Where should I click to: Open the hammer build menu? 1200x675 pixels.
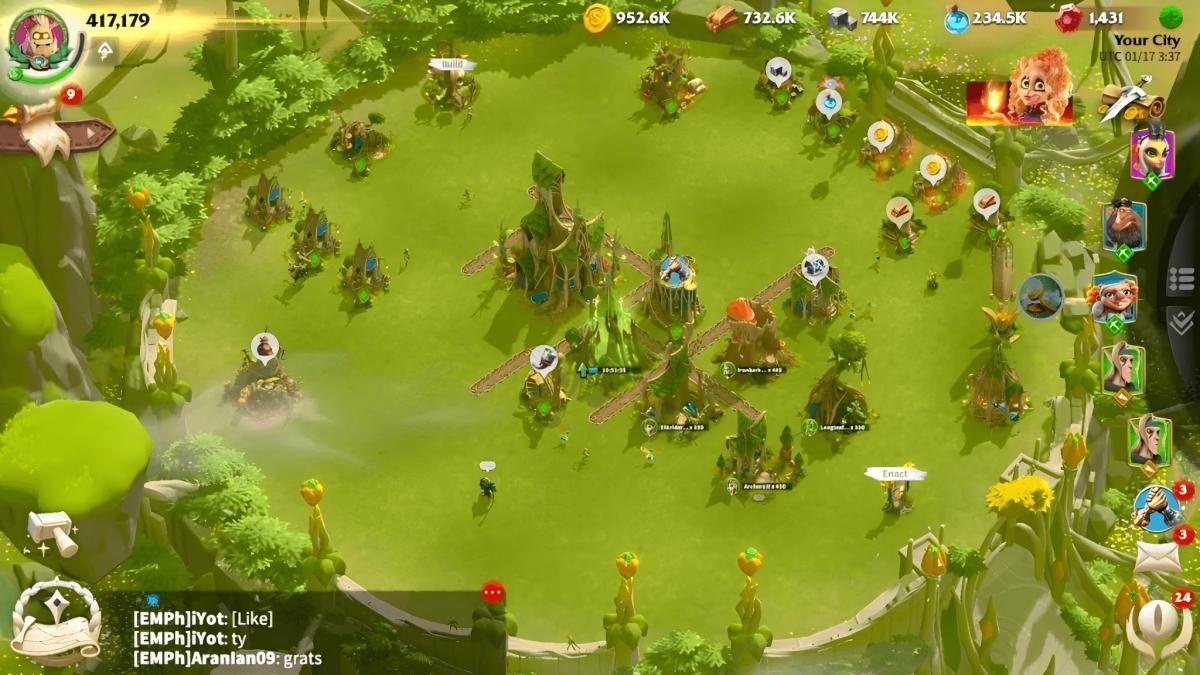pos(52,530)
